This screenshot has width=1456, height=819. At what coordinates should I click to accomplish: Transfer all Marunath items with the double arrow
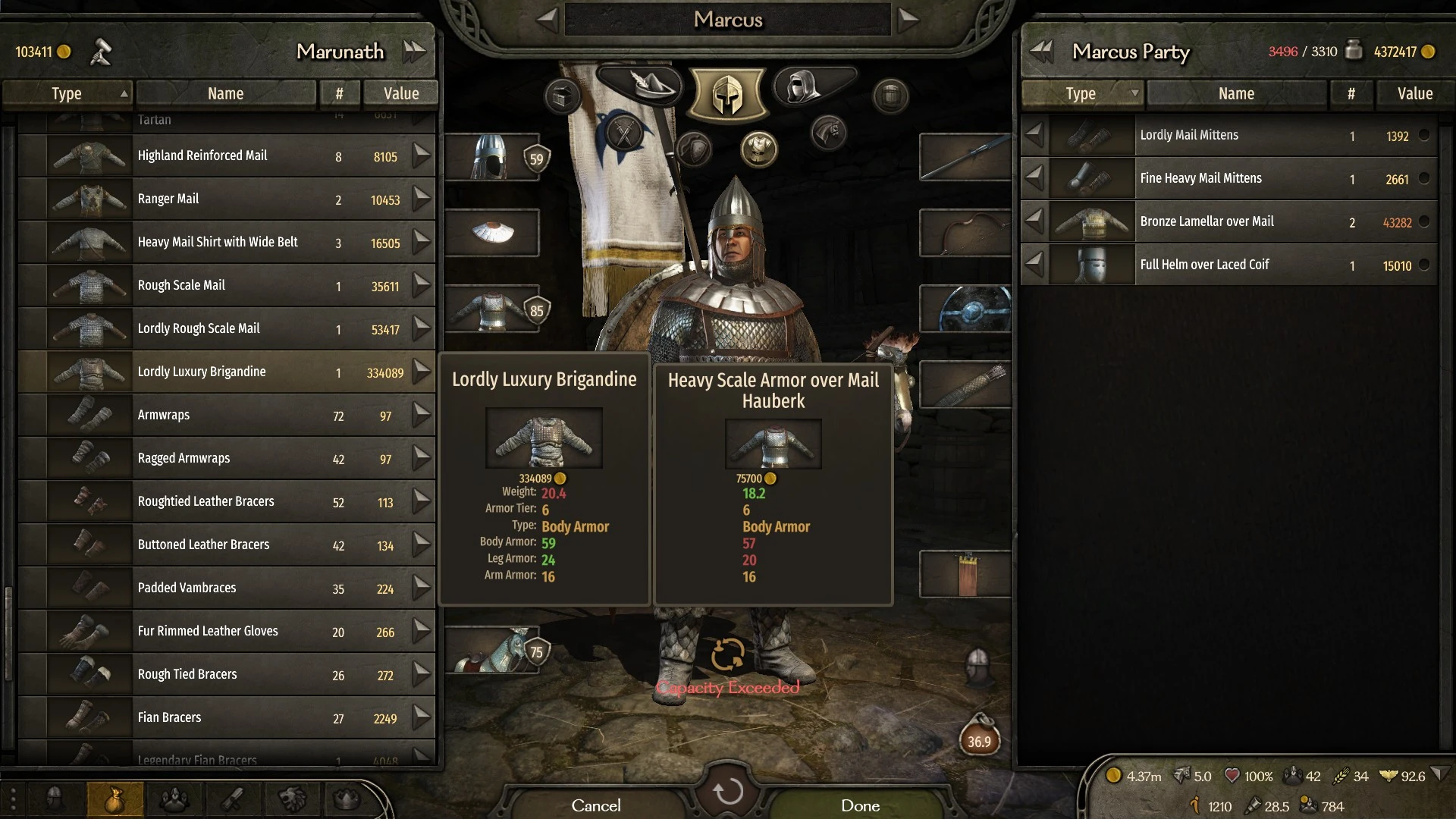414,52
